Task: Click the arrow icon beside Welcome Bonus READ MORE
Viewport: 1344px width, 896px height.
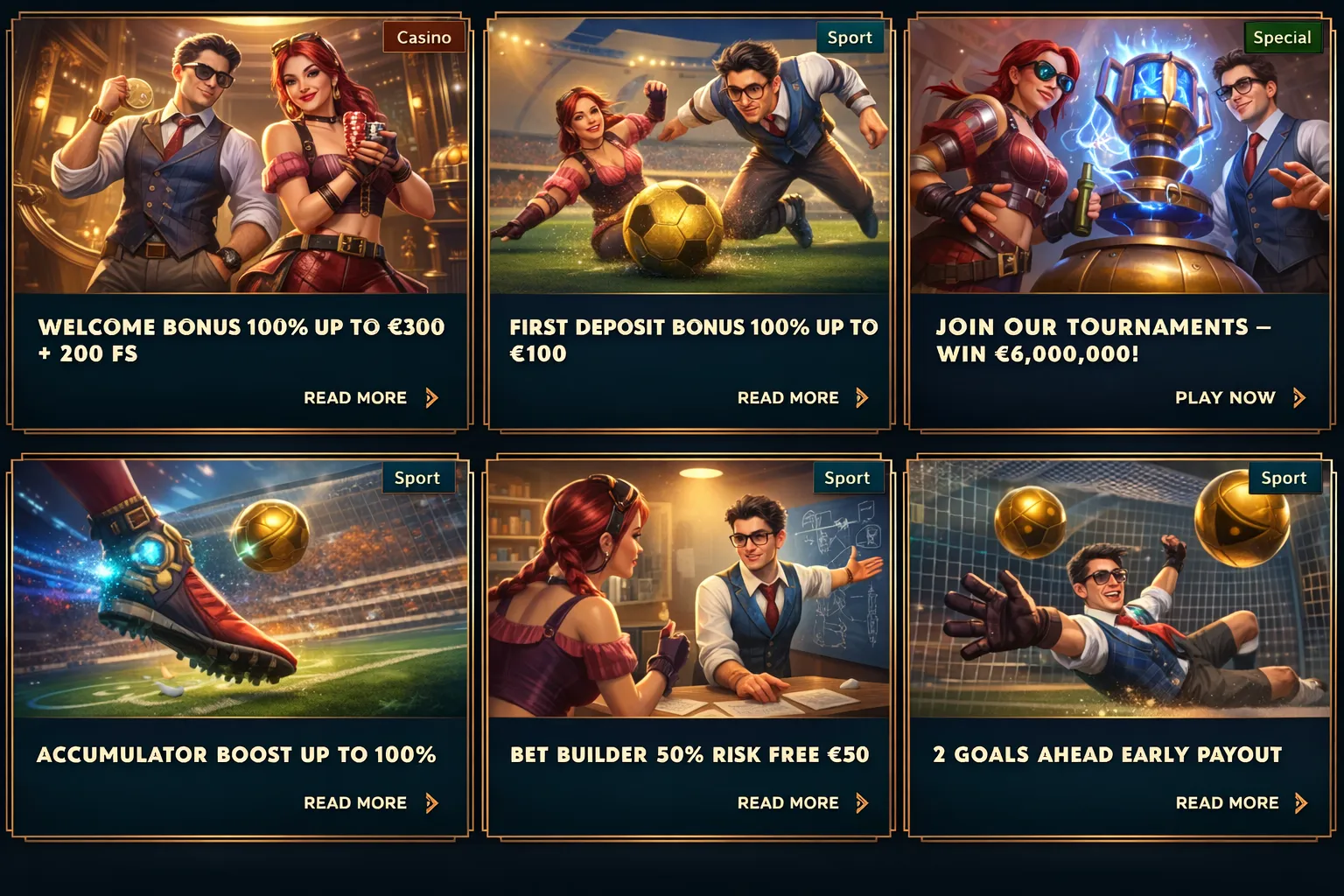Action: [432, 397]
